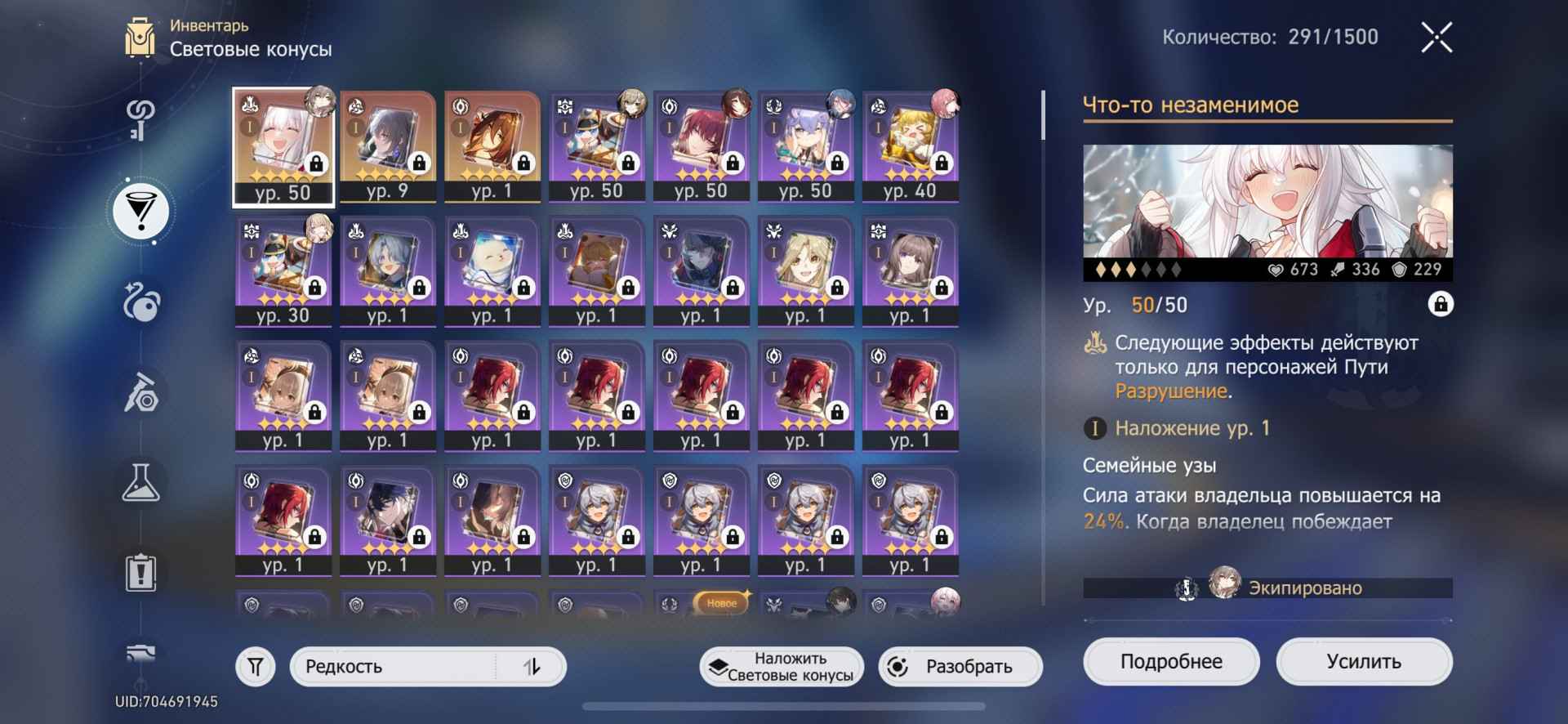Toggle the lock on Что-то незаменимое
The height and width of the screenshot is (724, 1568).
coord(1441,305)
